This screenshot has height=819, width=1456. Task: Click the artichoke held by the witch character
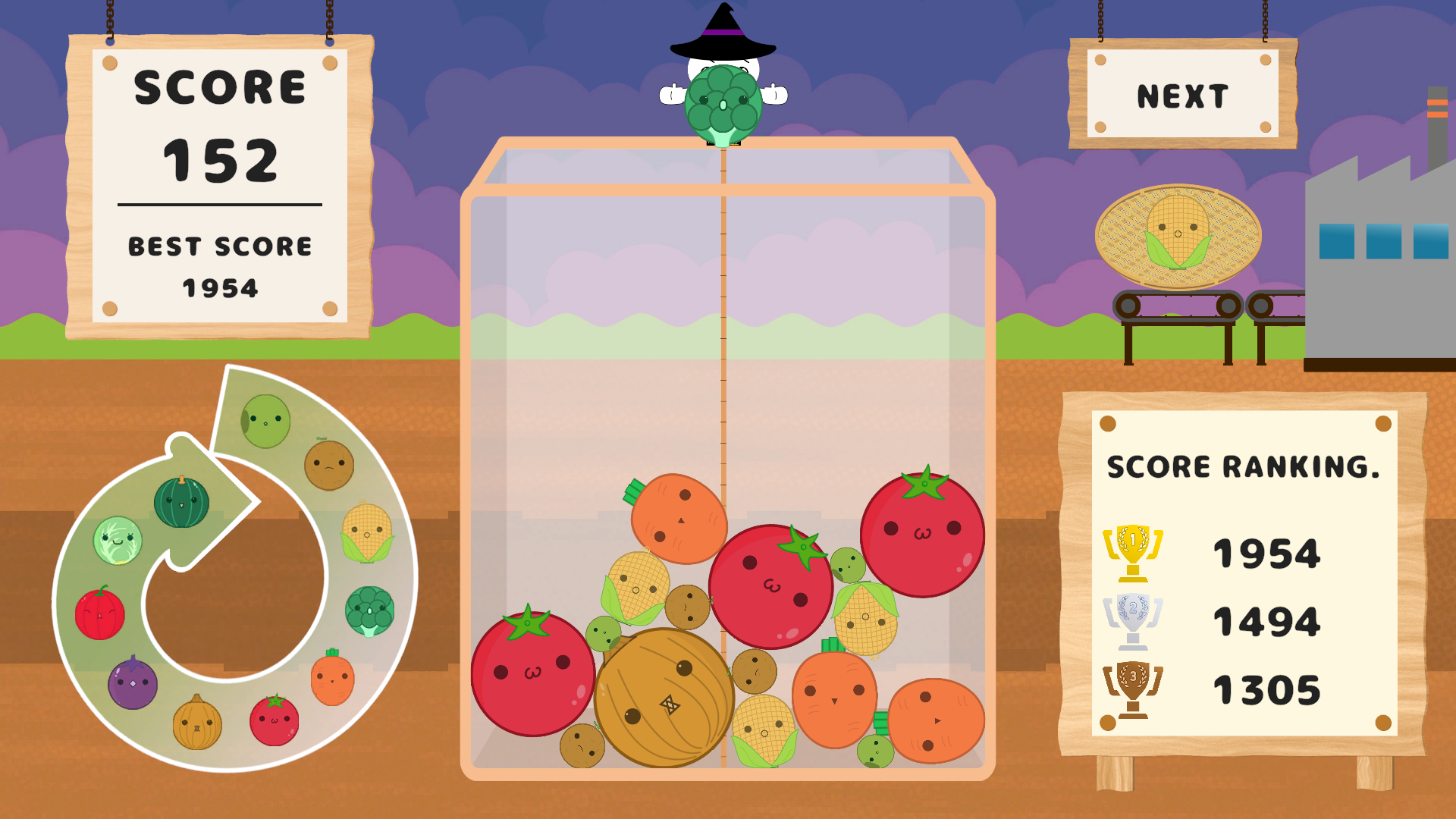point(724,102)
